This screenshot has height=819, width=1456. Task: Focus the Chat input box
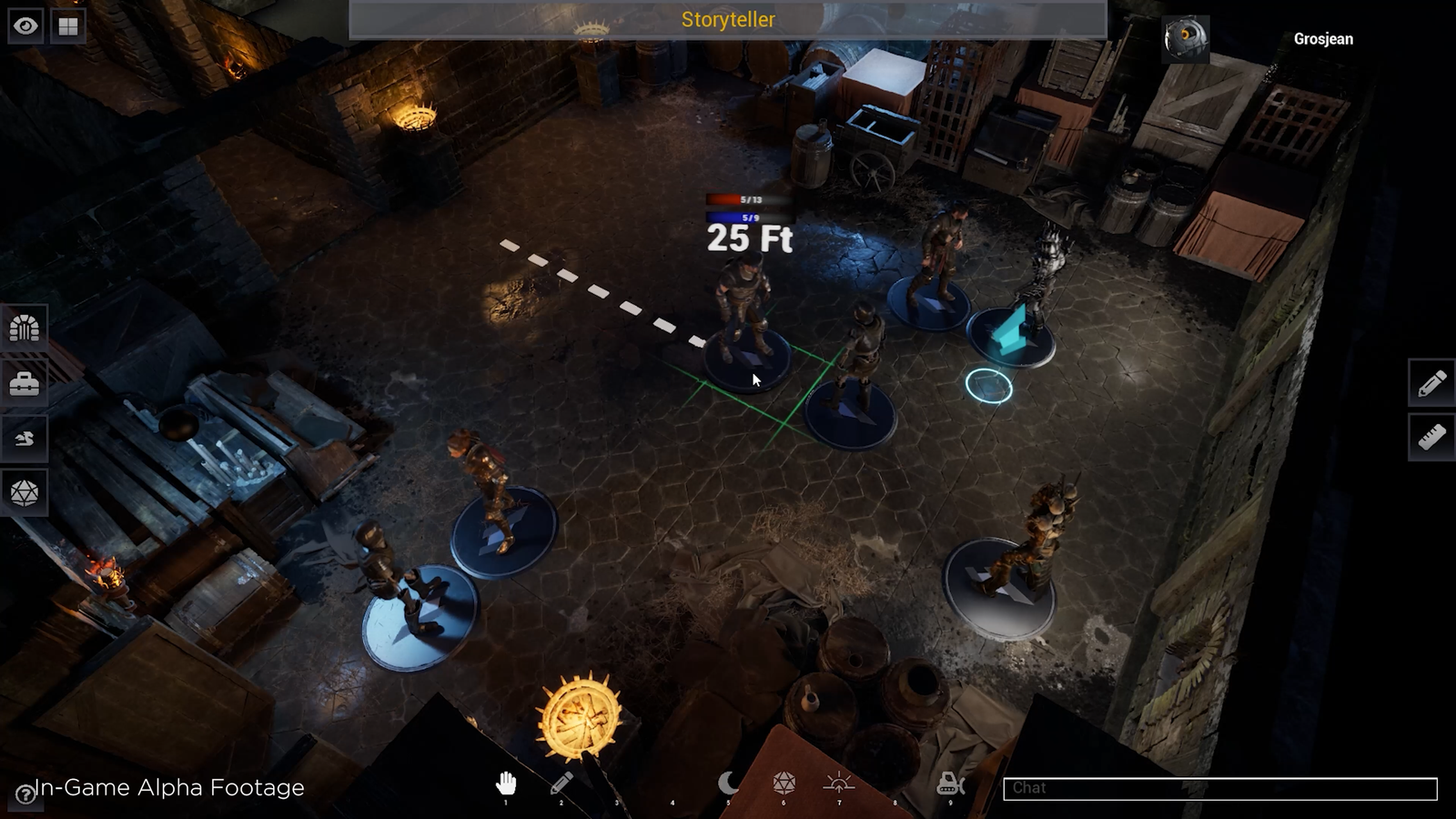pyautogui.click(x=1219, y=788)
